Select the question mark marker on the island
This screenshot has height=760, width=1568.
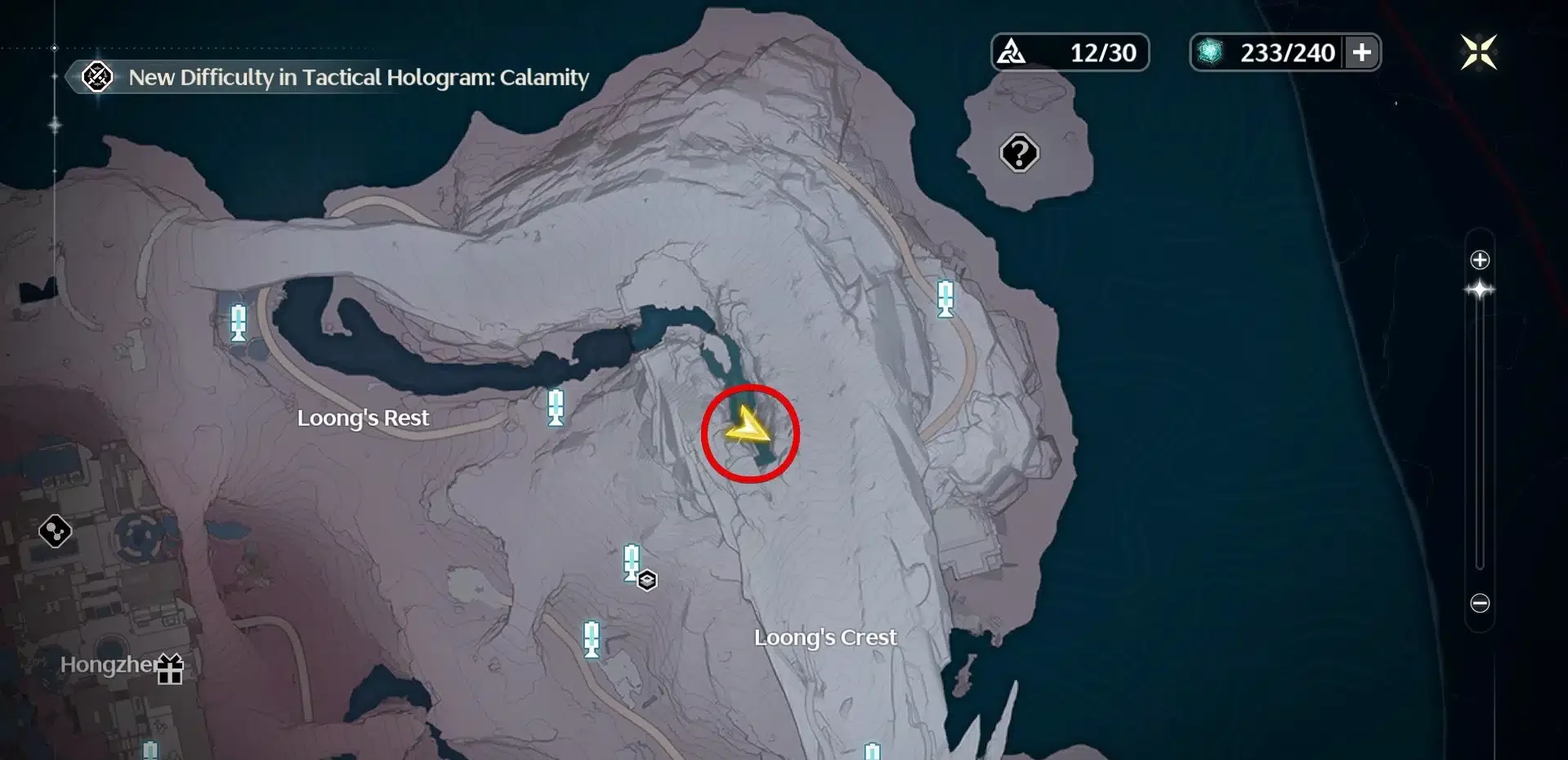(x=1019, y=153)
